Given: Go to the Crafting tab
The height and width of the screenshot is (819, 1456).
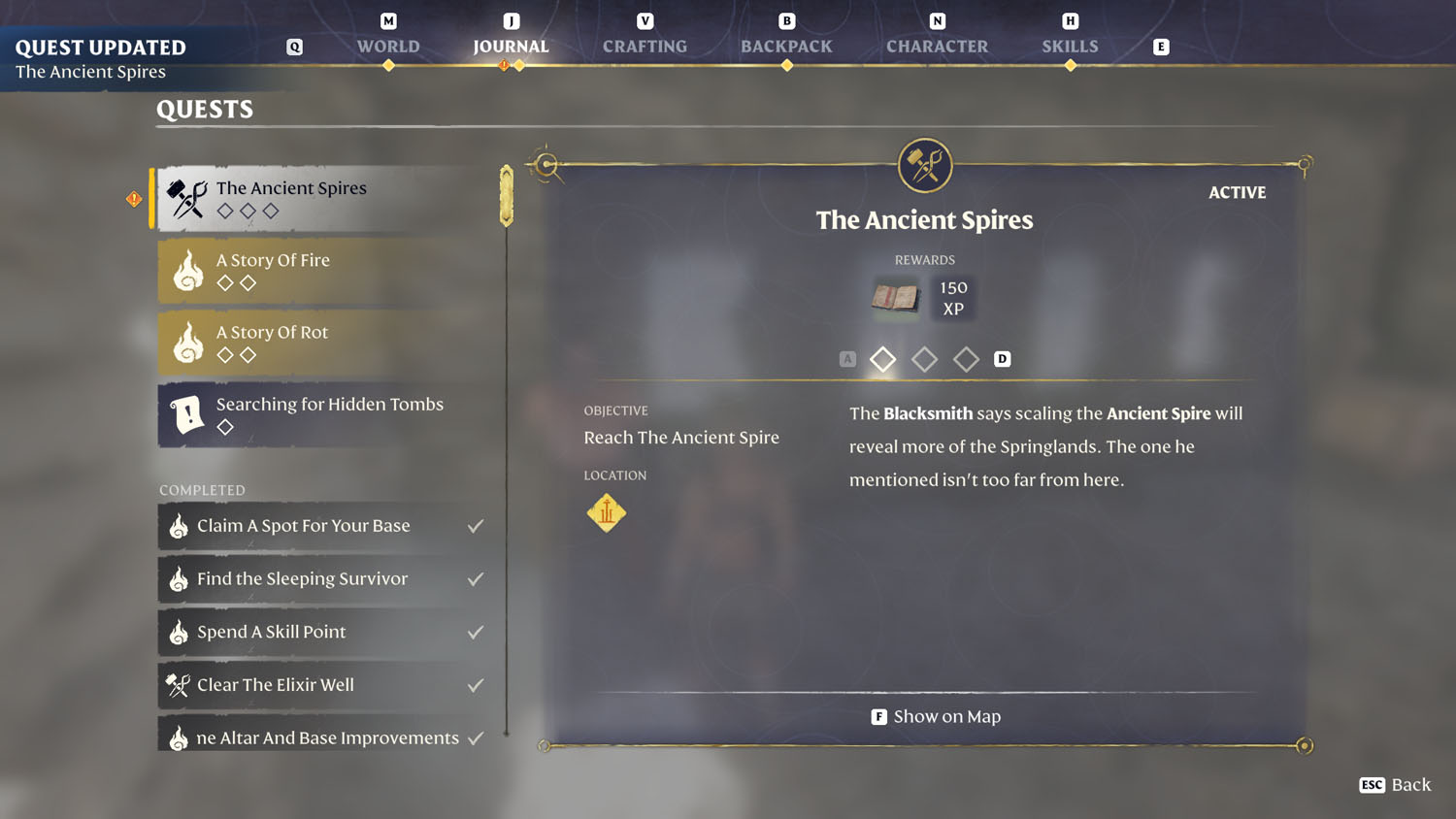Looking at the screenshot, I should point(645,46).
